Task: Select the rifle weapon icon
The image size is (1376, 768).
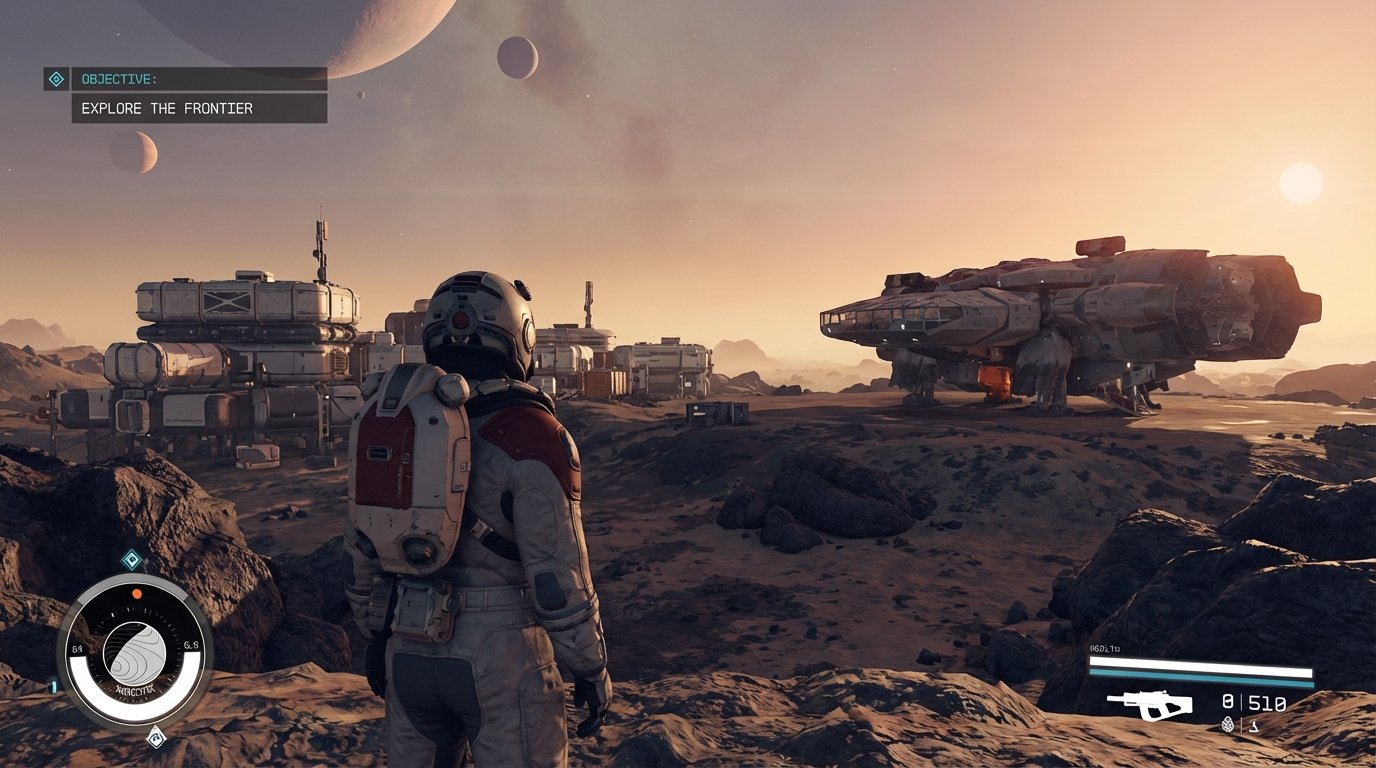Action: [1151, 706]
